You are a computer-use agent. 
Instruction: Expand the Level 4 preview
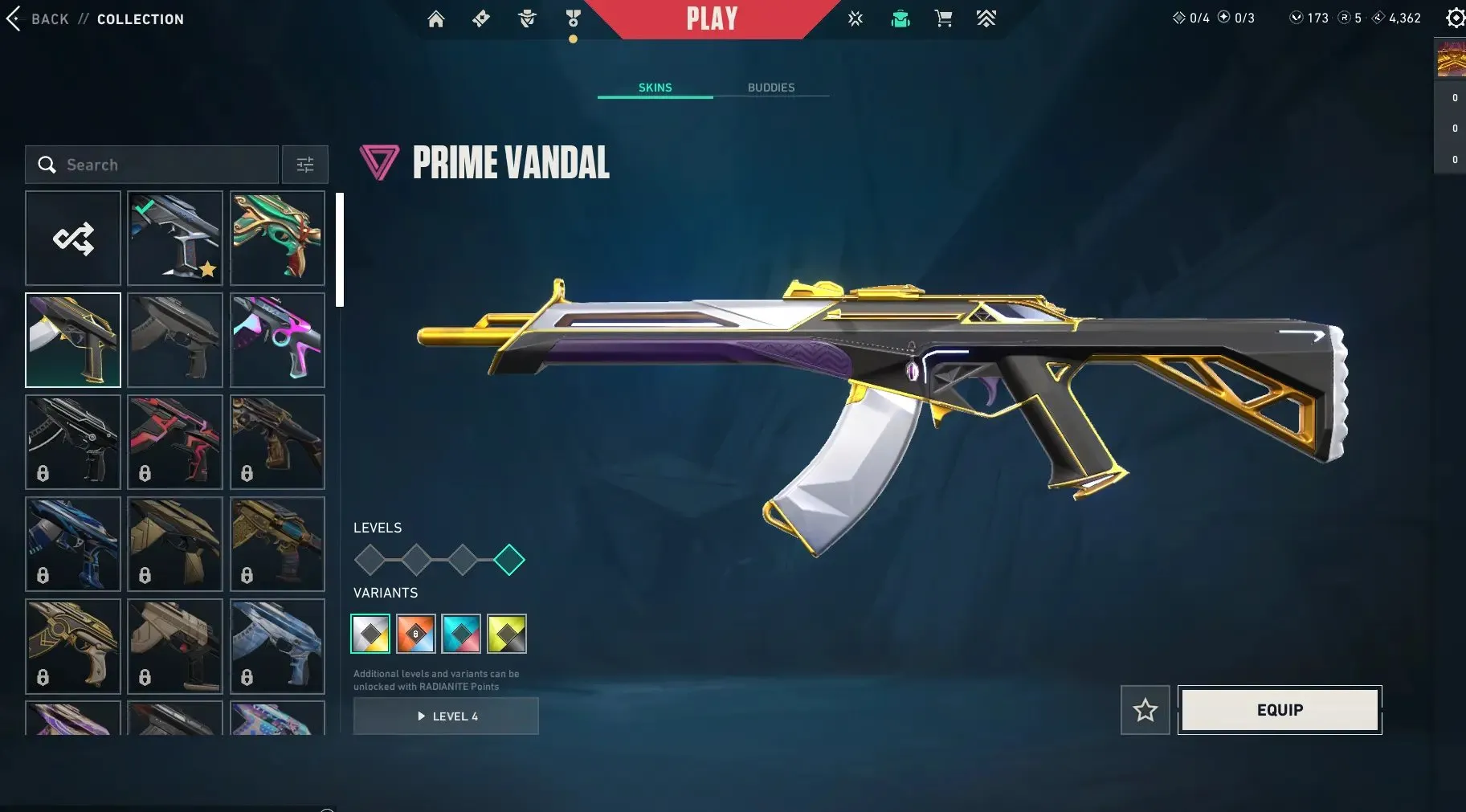[x=445, y=716]
